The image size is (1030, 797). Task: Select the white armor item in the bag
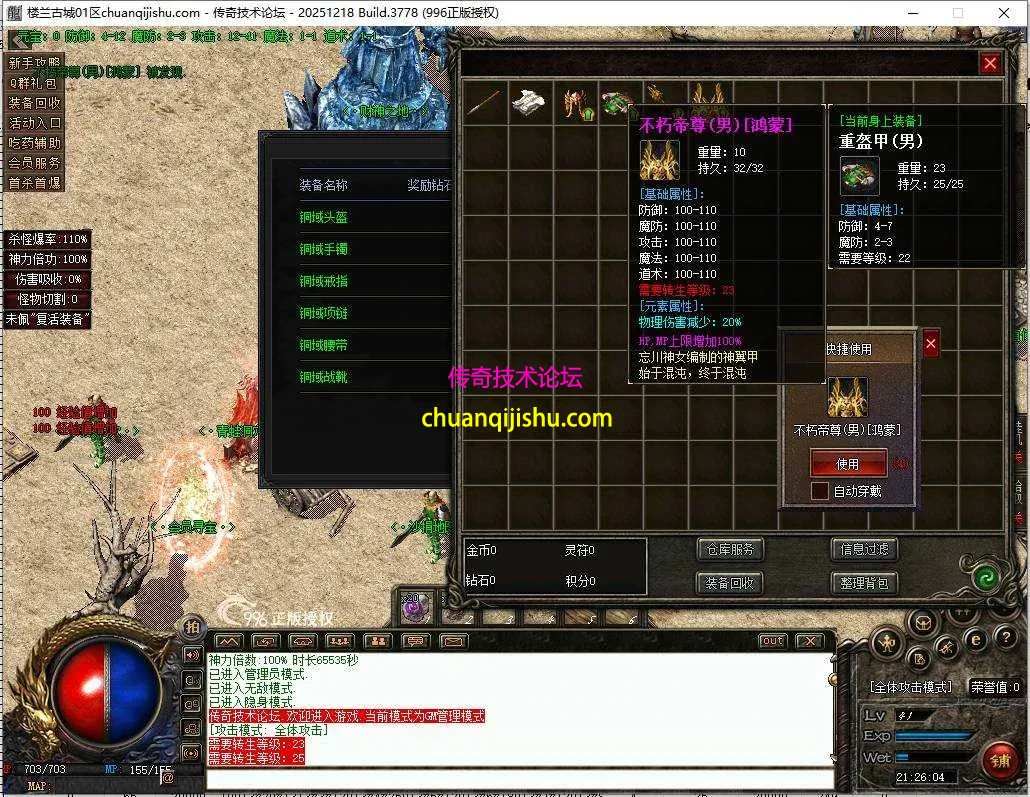pyautogui.click(x=529, y=103)
